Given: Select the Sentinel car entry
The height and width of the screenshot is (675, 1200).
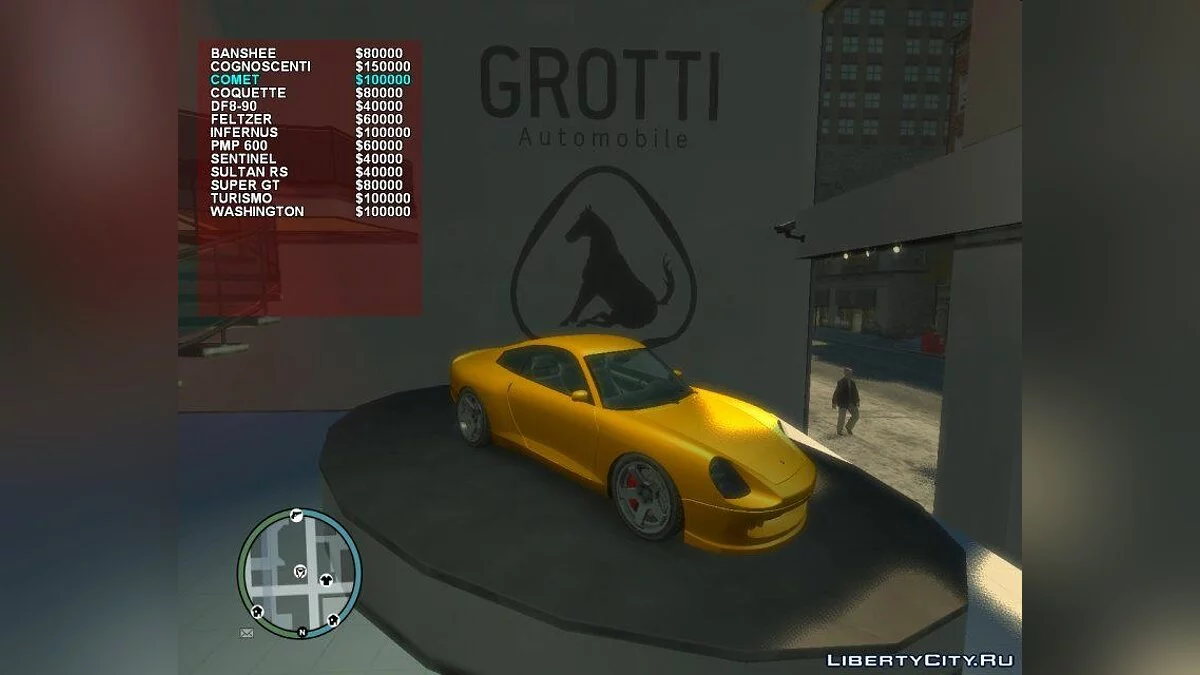Looking at the screenshot, I should pyautogui.click(x=243, y=159).
